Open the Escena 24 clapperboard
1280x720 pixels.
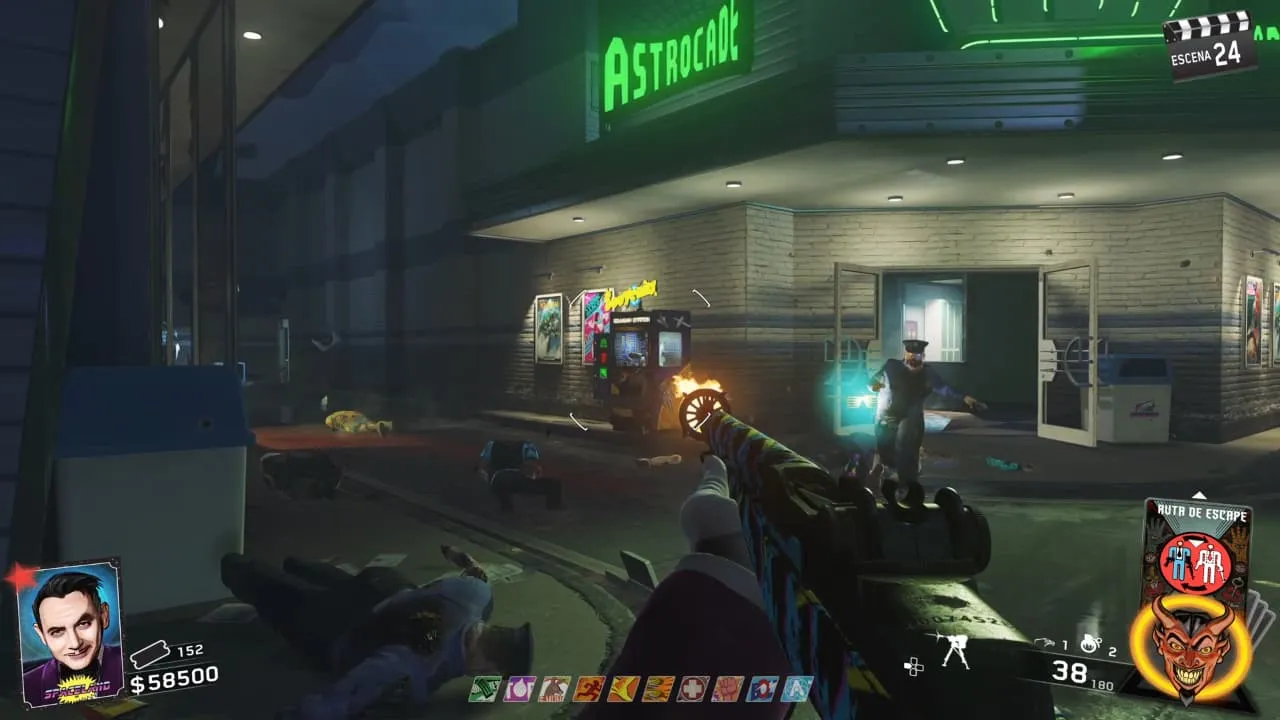tap(1210, 46)
